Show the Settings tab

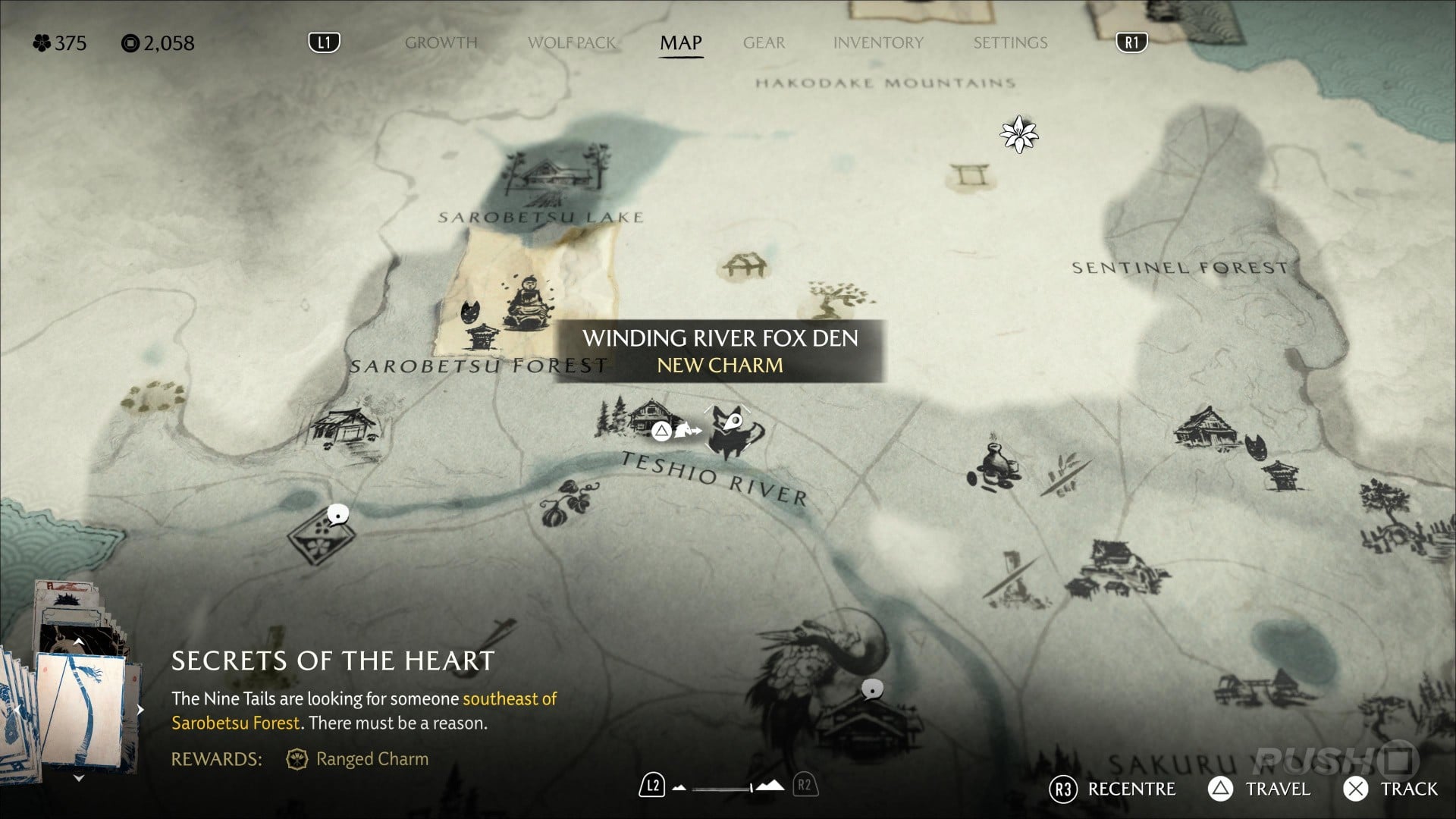[x=1010, y=42]
